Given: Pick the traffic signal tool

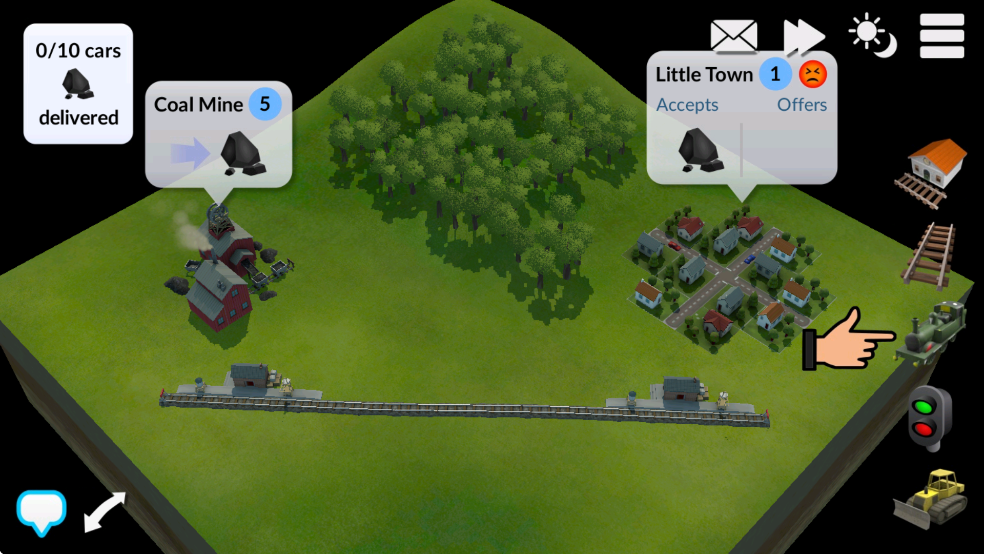Looking at the screenshot, I should tap(928, 417).
